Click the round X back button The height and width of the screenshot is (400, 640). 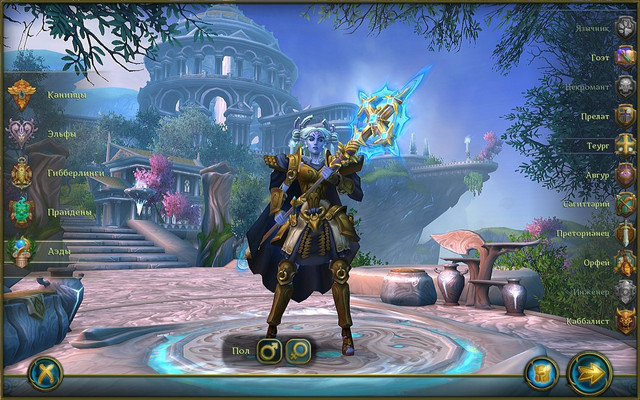pyautogui.click(x=45, y=373)
